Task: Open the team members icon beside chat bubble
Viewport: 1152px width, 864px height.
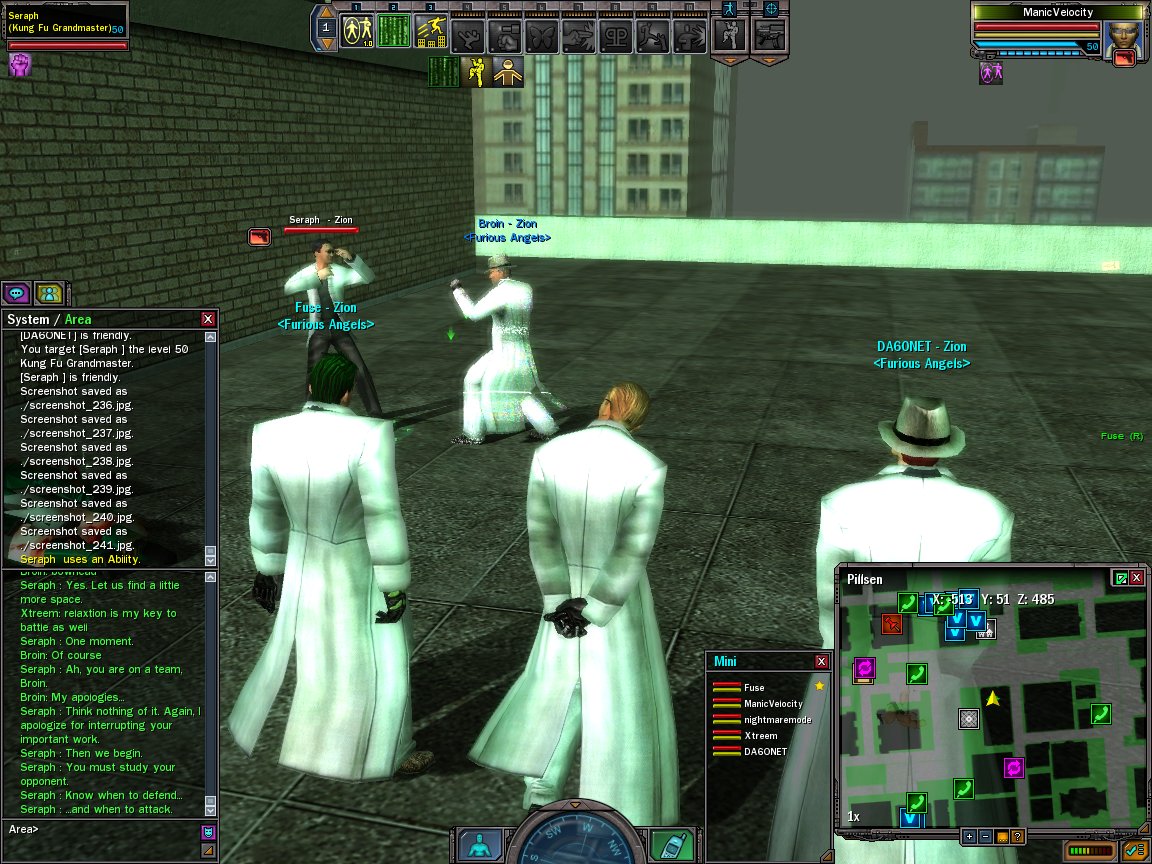Action: [49, 293]
